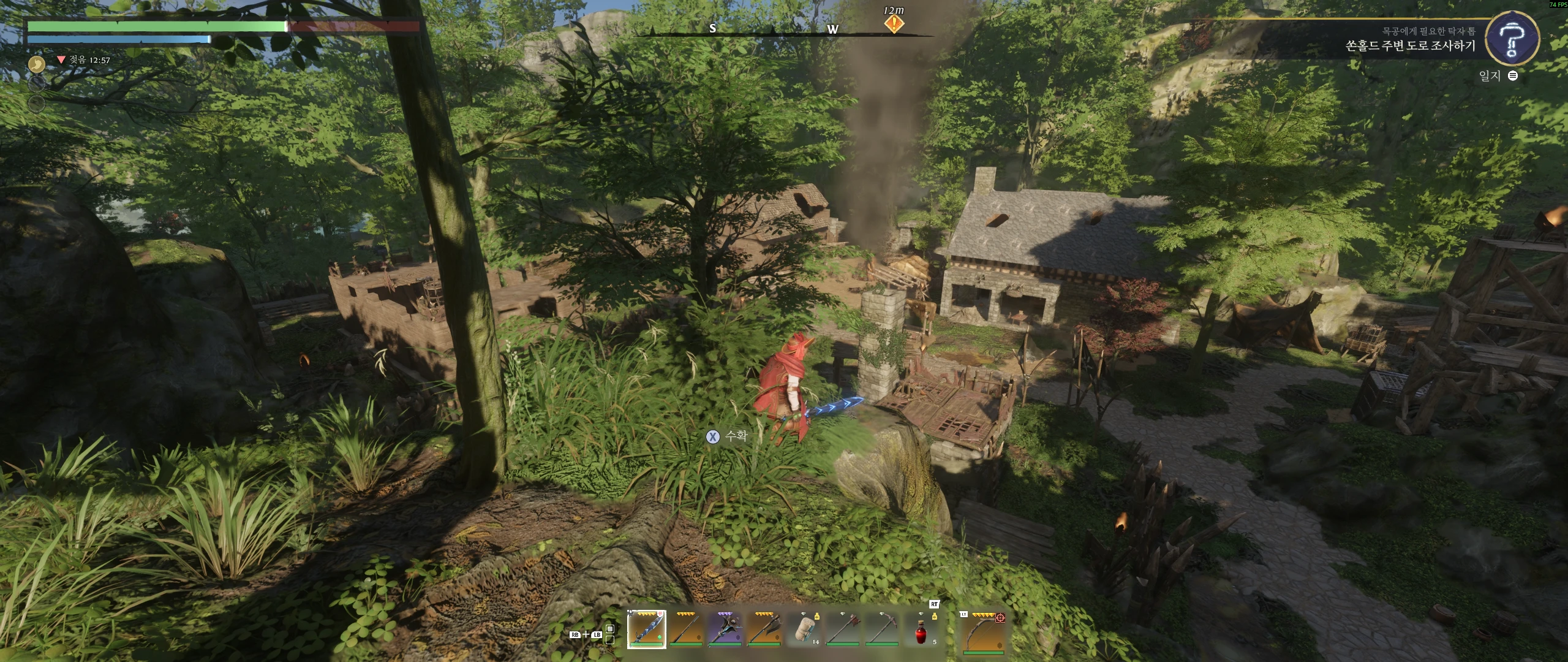Viewport: 1568px width, 662px height.
Task: Use the red health potion slot
Action: click(x=921, y=630)
